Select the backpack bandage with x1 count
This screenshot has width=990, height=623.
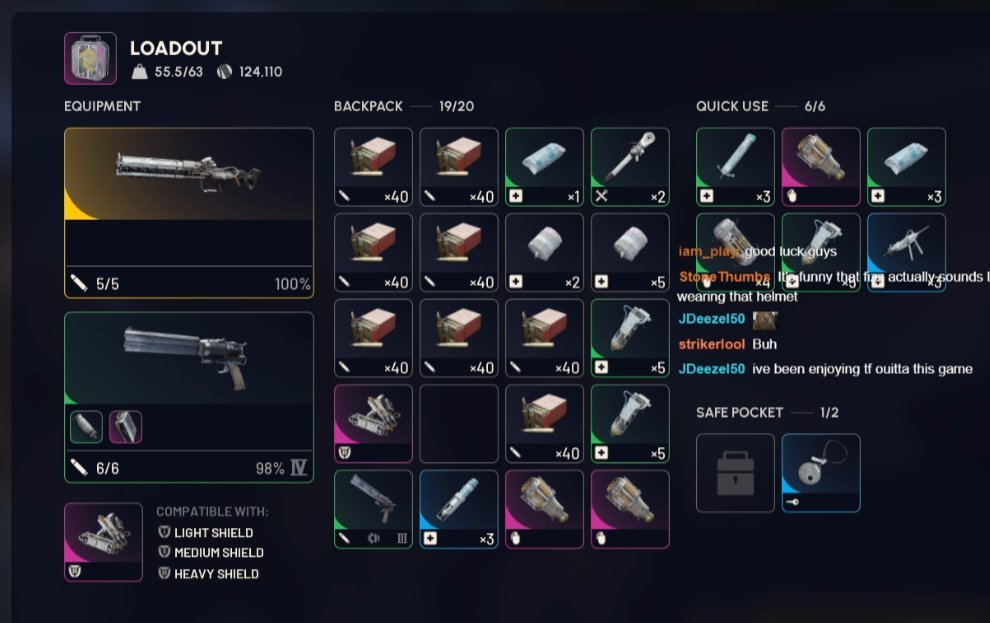click(544, 167)
